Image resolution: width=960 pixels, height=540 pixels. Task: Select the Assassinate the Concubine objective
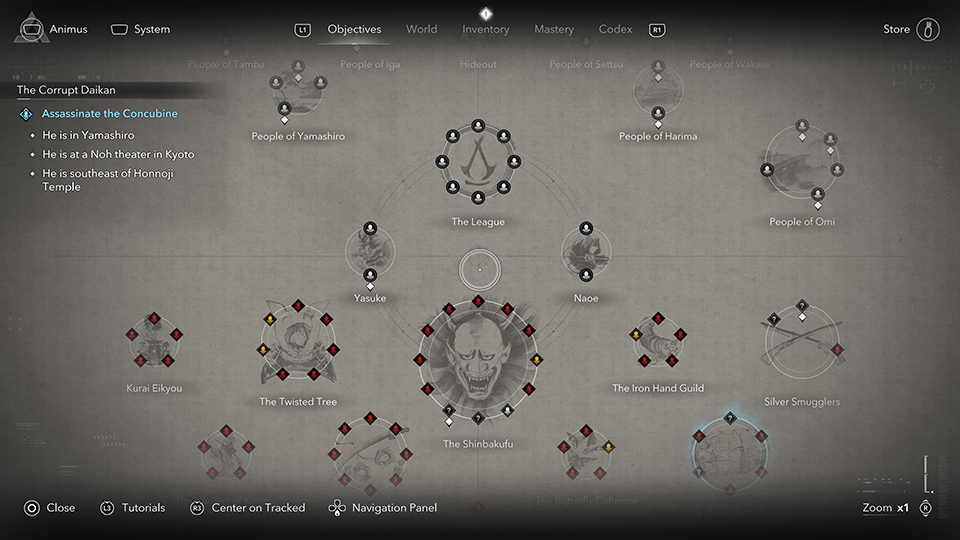110,114
